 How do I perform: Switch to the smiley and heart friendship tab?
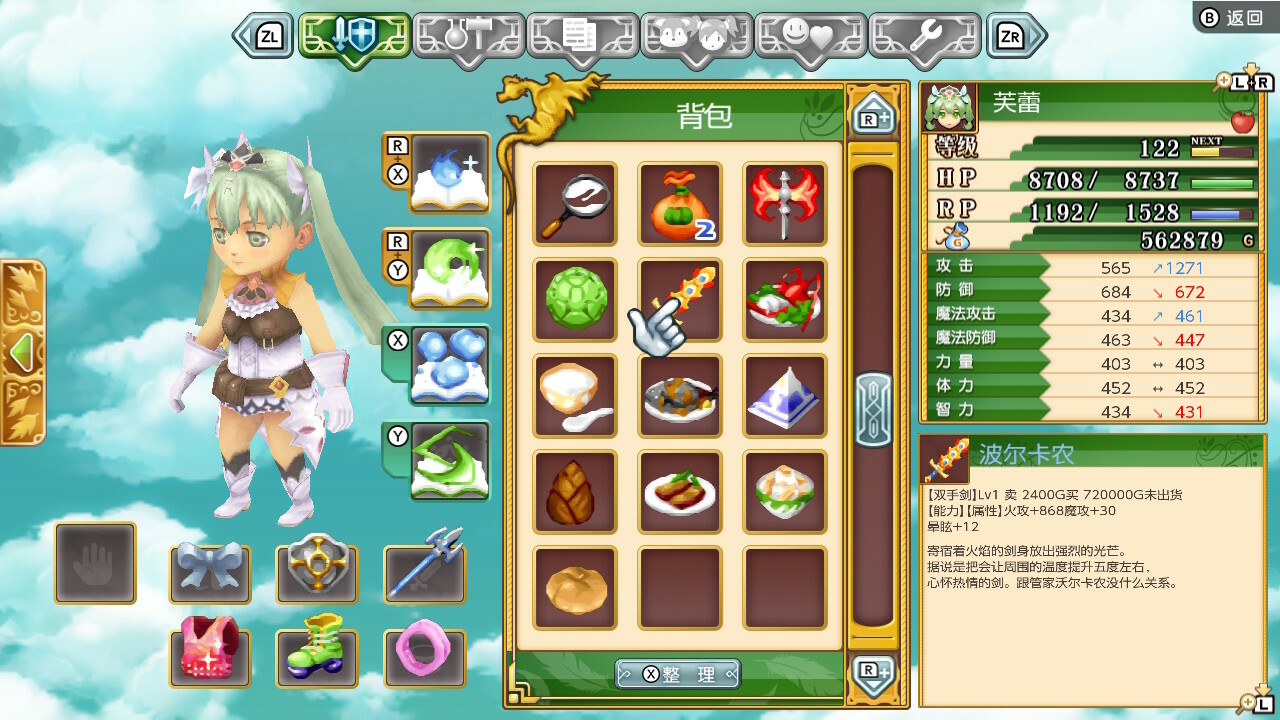tap(810, 37)
